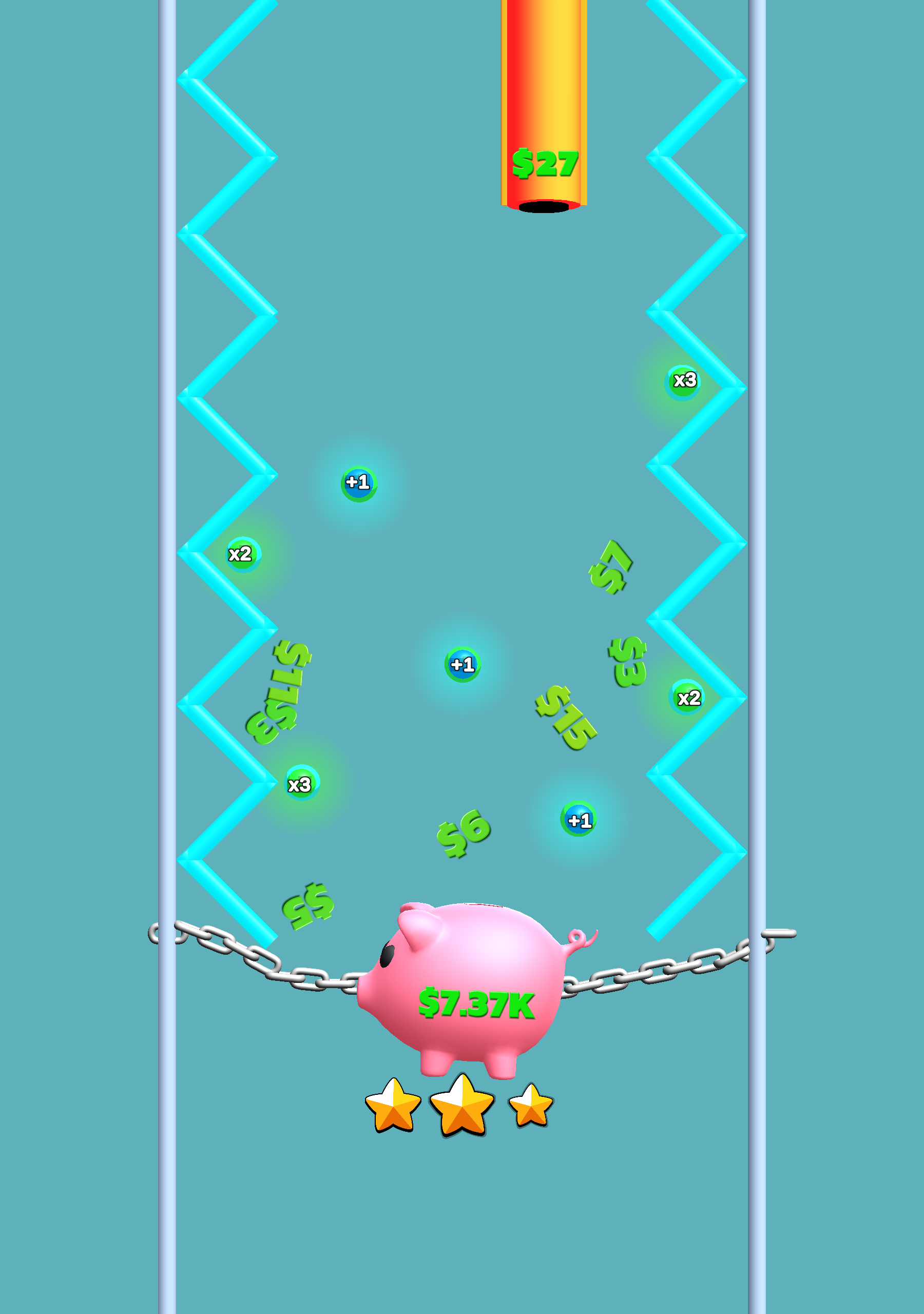Tap the $27 label on the dispenser tube
The height and width of the screenshot is (1314, 924).
click(x=545, y=162)
